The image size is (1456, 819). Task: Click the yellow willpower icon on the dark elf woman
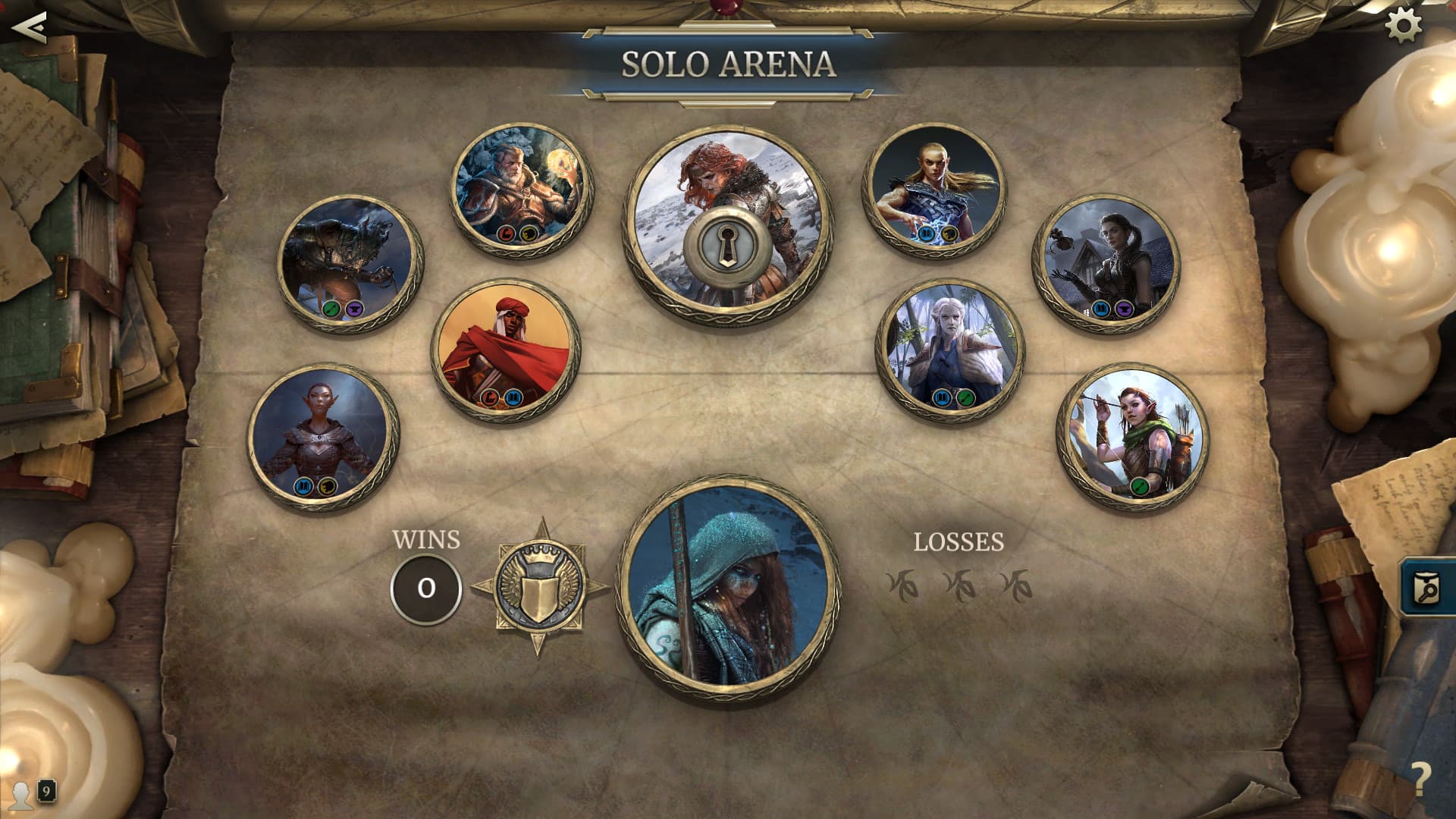[328, 487]
